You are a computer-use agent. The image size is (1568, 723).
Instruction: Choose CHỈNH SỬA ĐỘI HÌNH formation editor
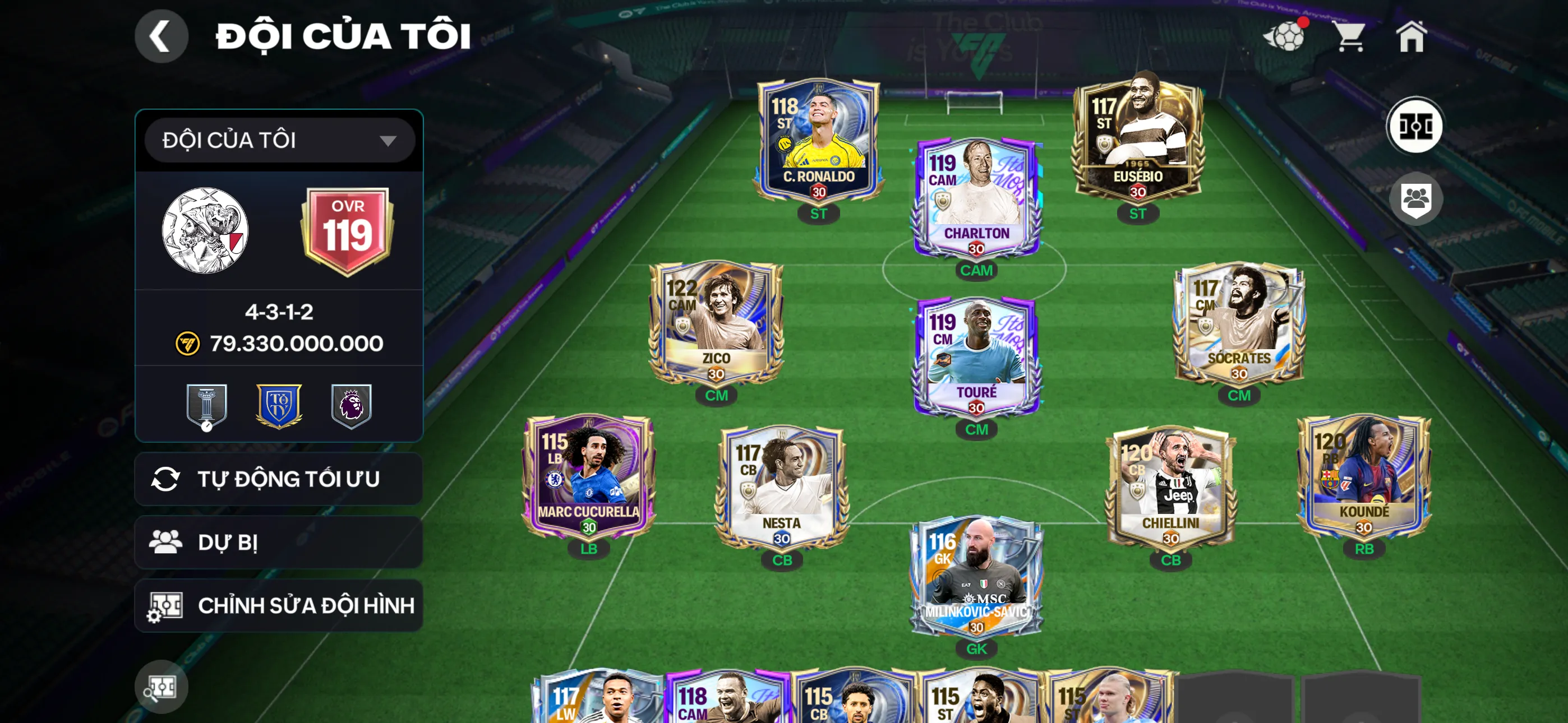(279, 605)
